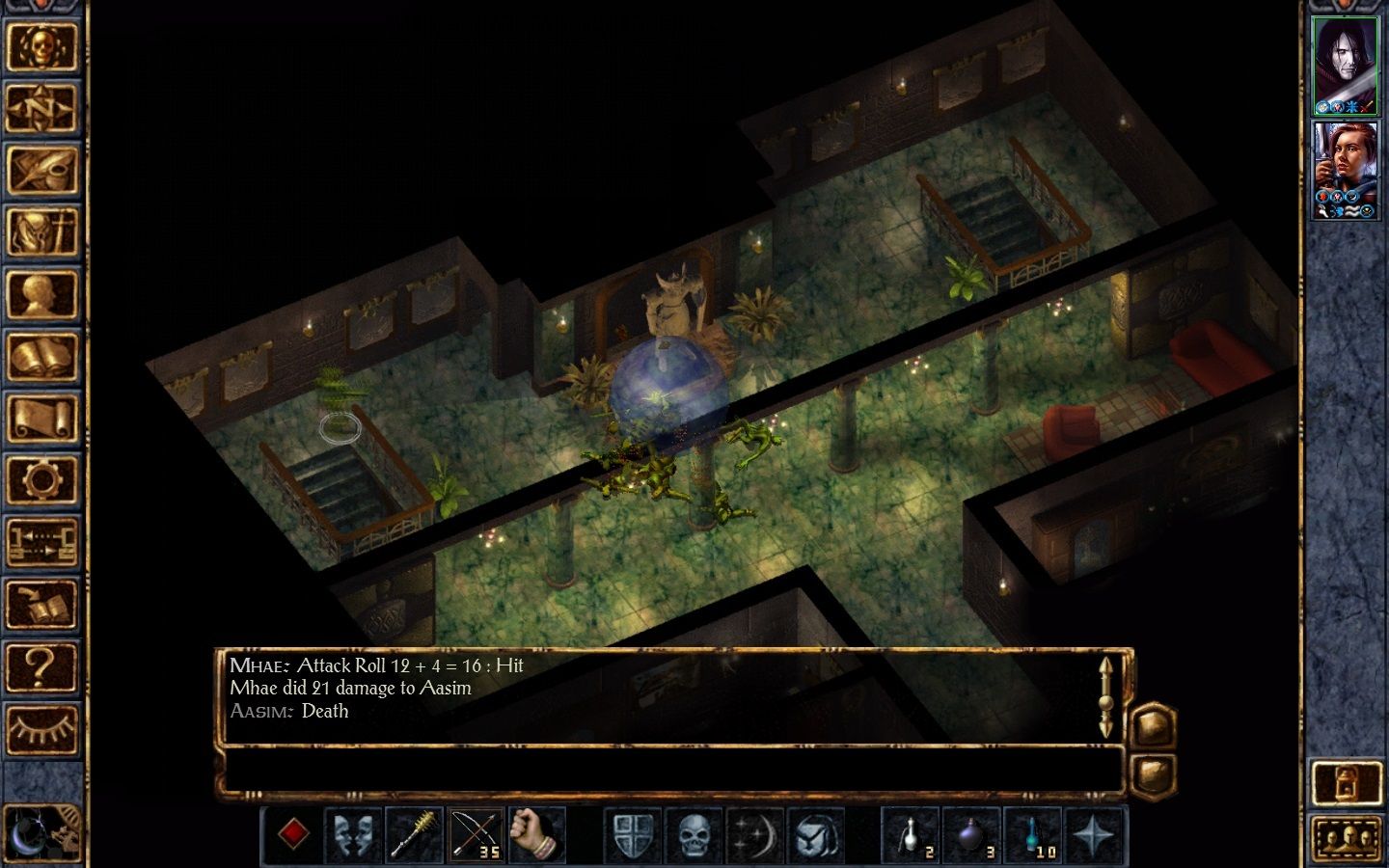Click the red diamond action button
Screen dimensions: 1389x868
293,834
